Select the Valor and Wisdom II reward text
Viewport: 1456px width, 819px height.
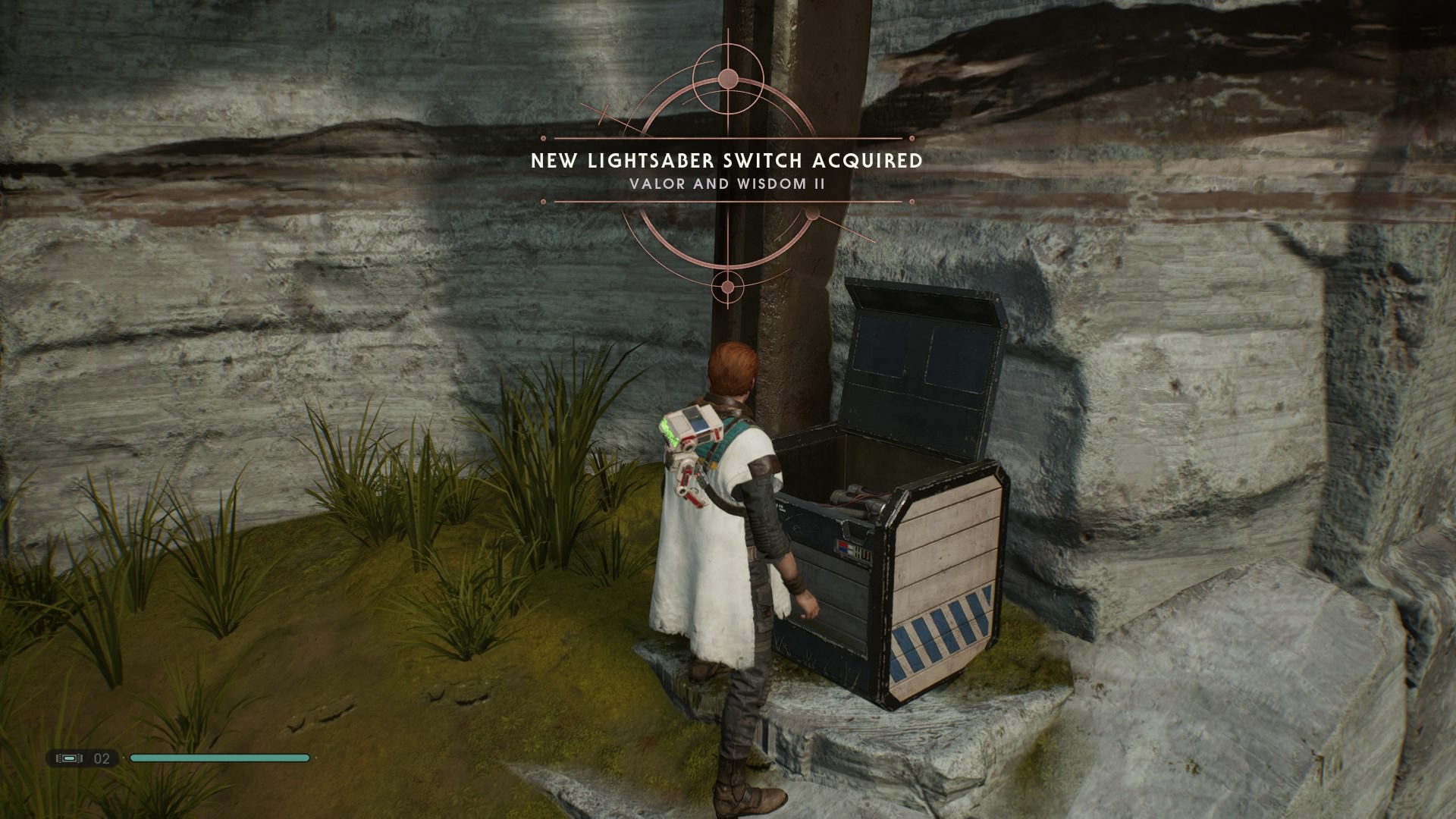[728, 182]
